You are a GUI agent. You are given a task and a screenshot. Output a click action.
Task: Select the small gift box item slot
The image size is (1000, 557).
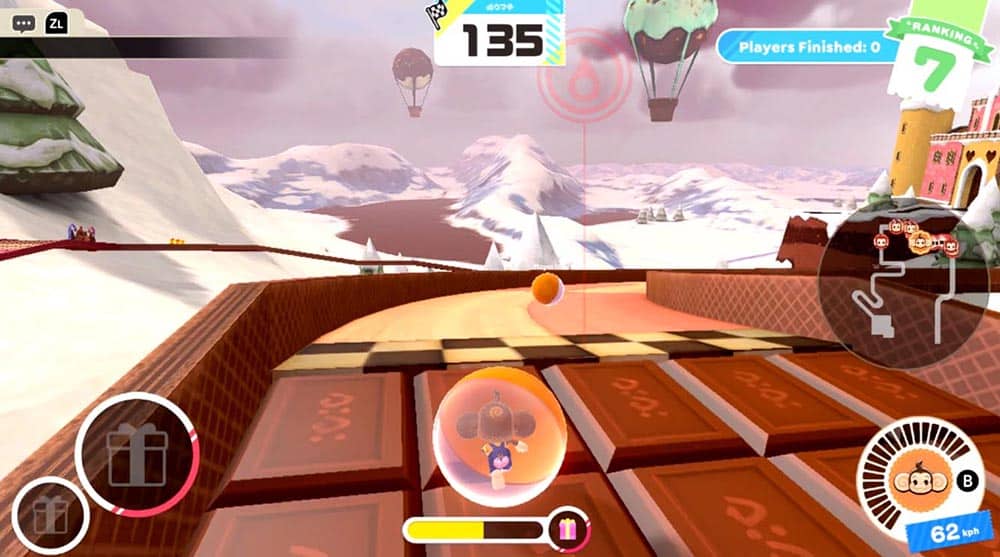(51, 516)
